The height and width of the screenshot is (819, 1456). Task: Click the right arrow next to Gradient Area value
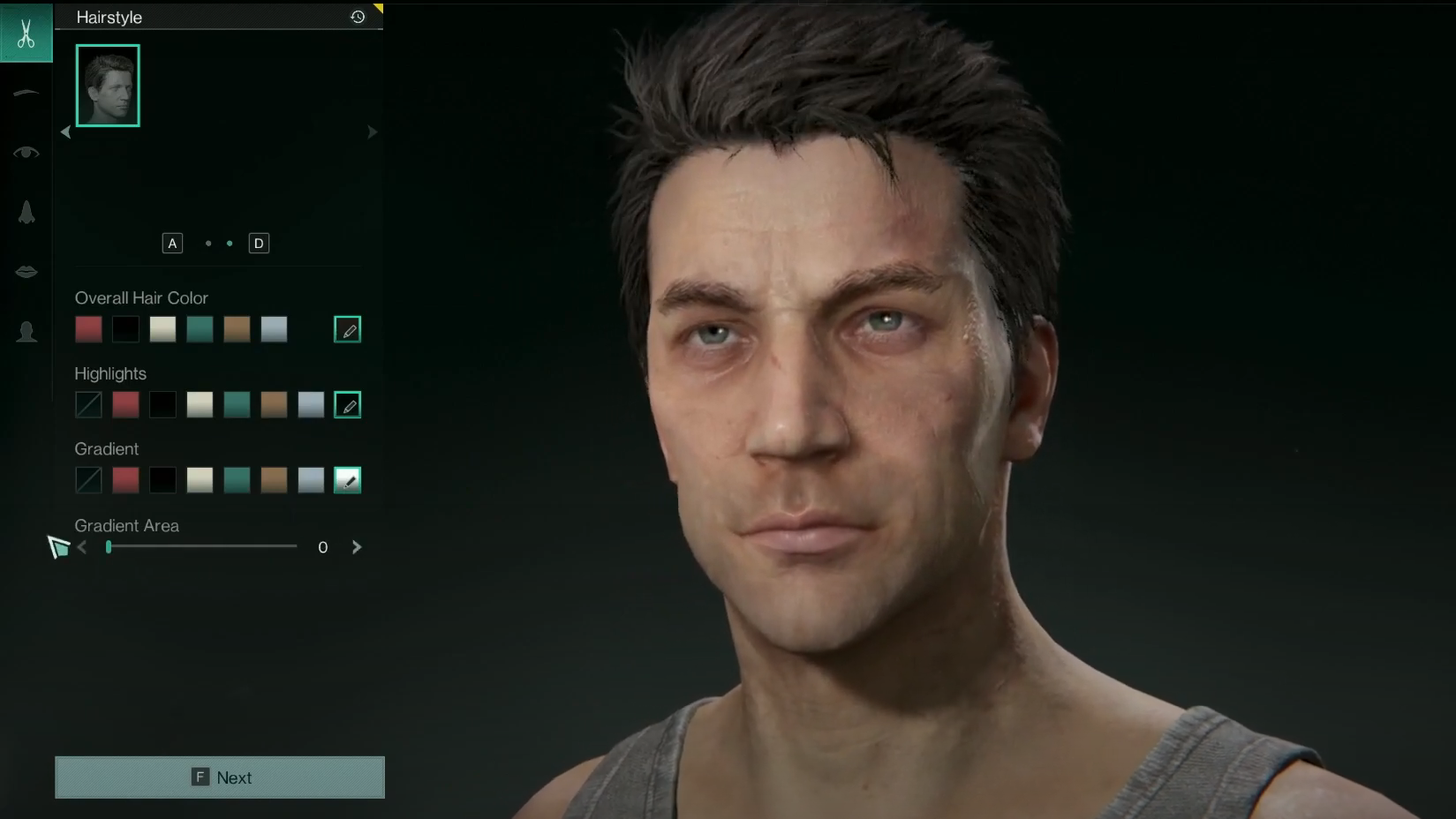[x=357, y=546]
